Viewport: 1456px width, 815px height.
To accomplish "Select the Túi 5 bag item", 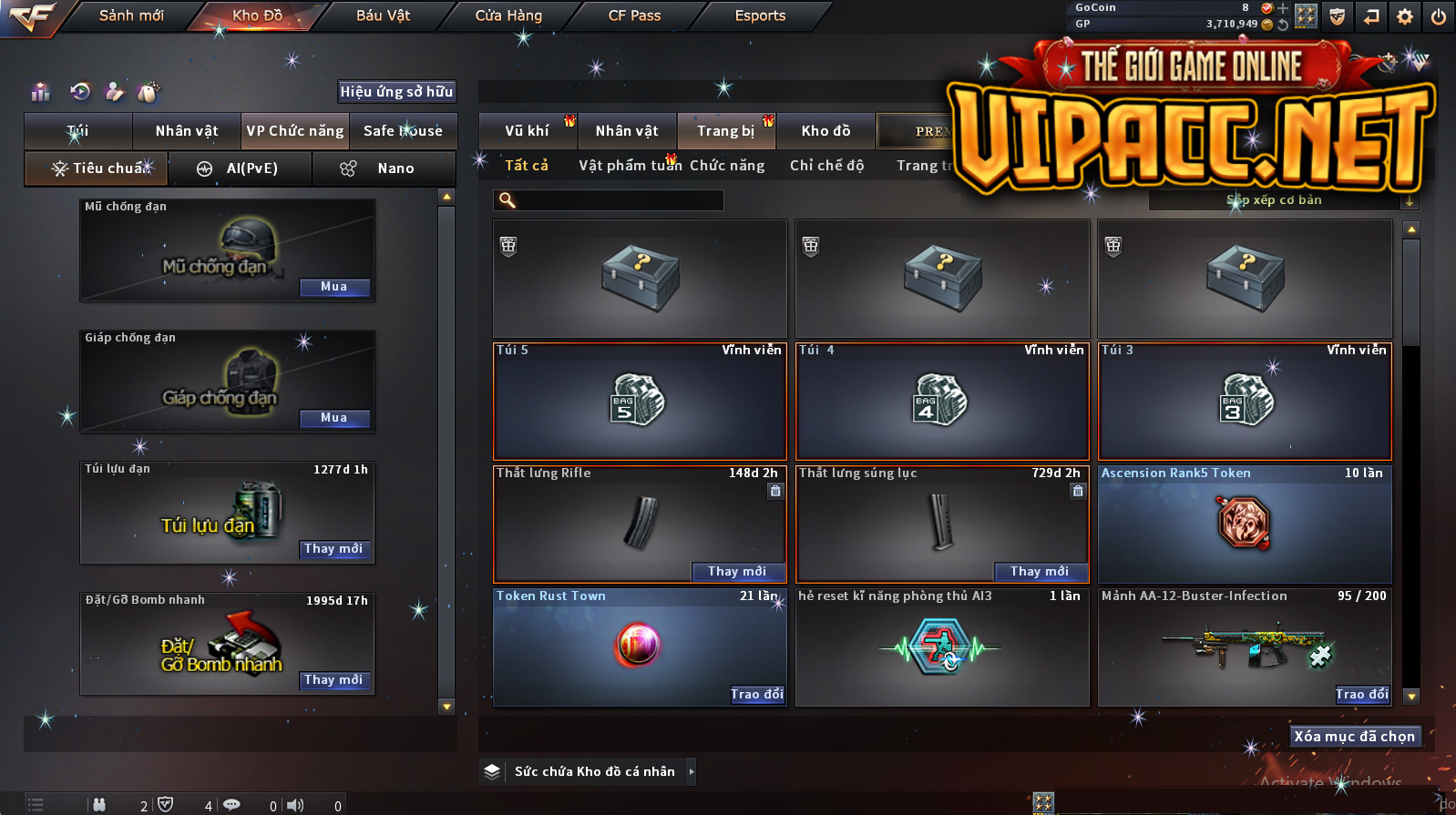I will (x=640, y=401).
